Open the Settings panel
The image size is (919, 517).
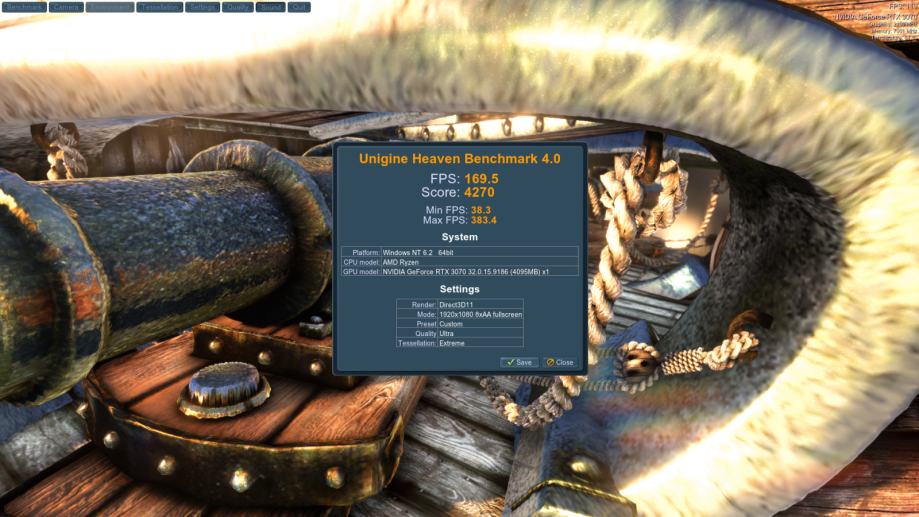point(203,7)
